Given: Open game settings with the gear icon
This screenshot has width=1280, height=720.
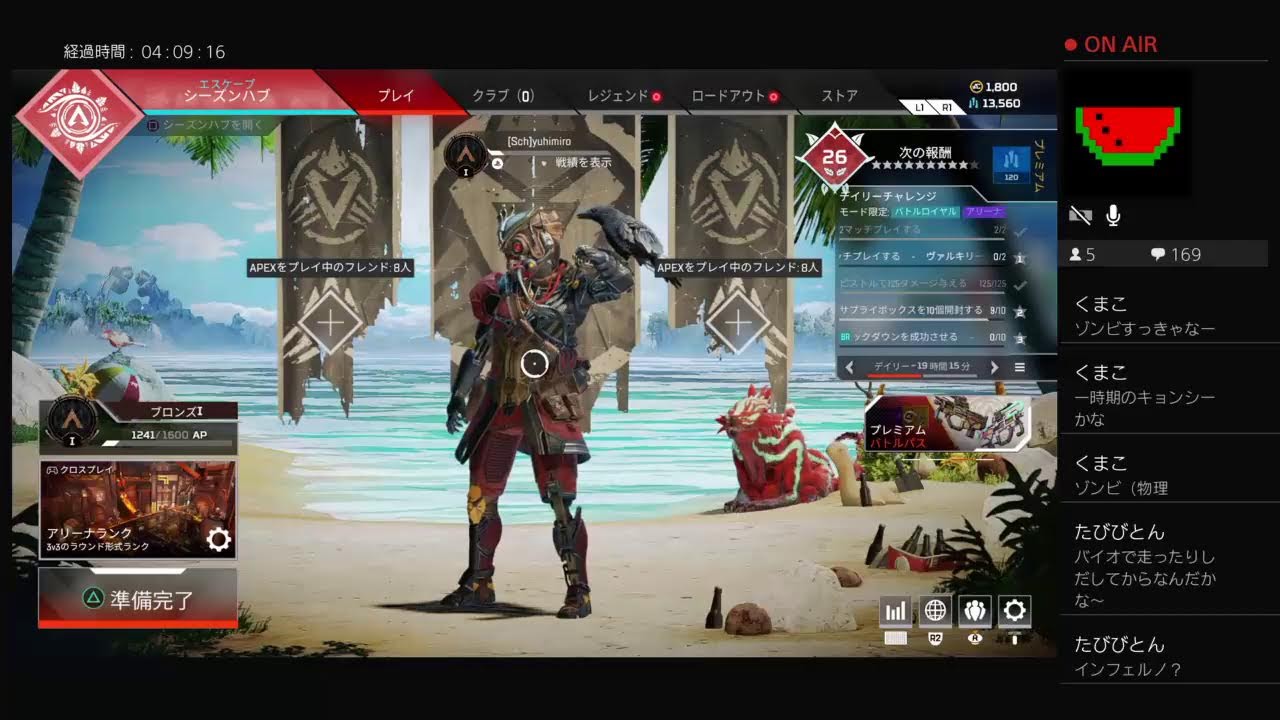Looking at the screenshot, I should (x=1016, y=610).
